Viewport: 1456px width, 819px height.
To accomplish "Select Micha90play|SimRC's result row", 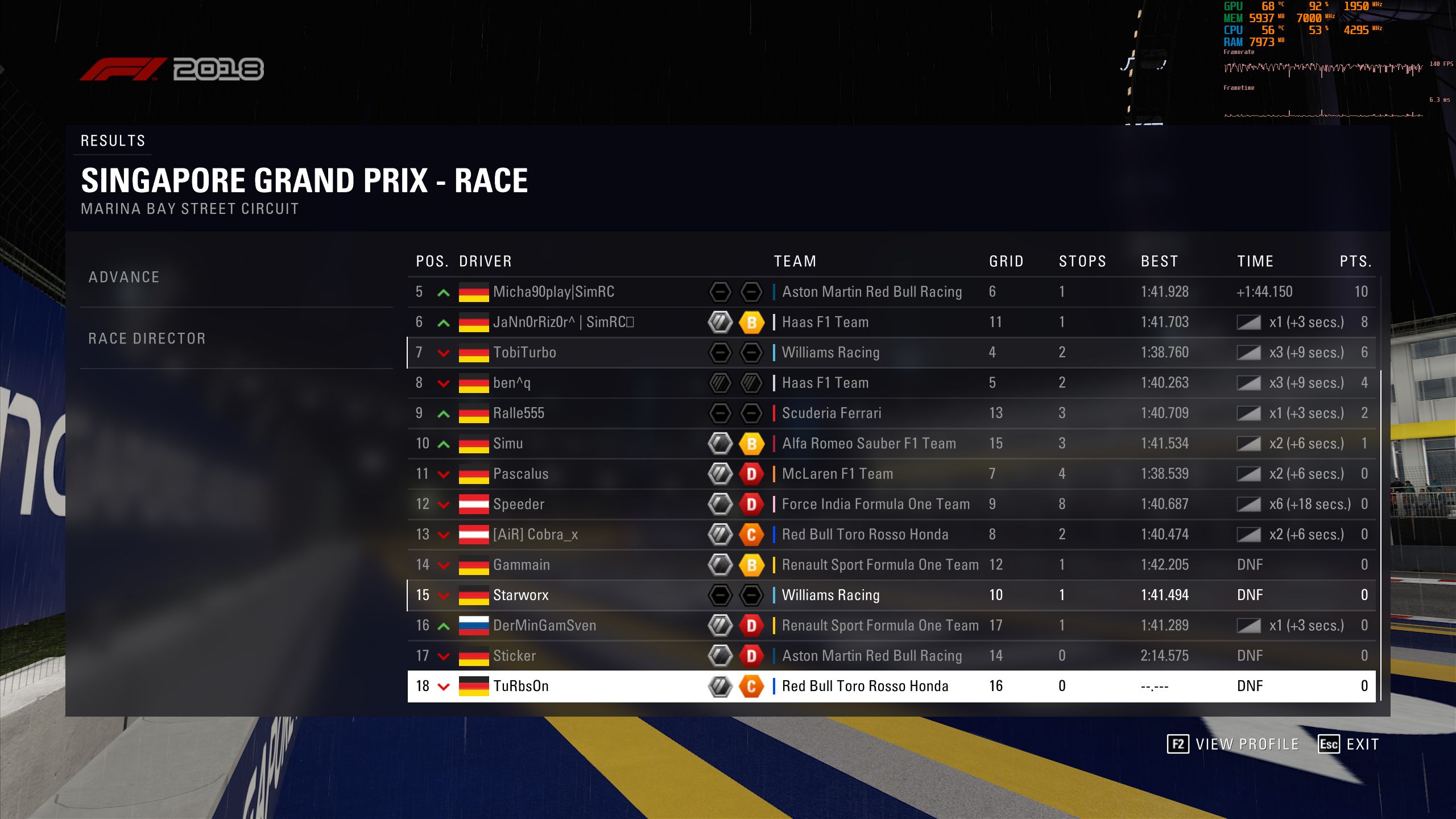I will click(x=553, y=292).
